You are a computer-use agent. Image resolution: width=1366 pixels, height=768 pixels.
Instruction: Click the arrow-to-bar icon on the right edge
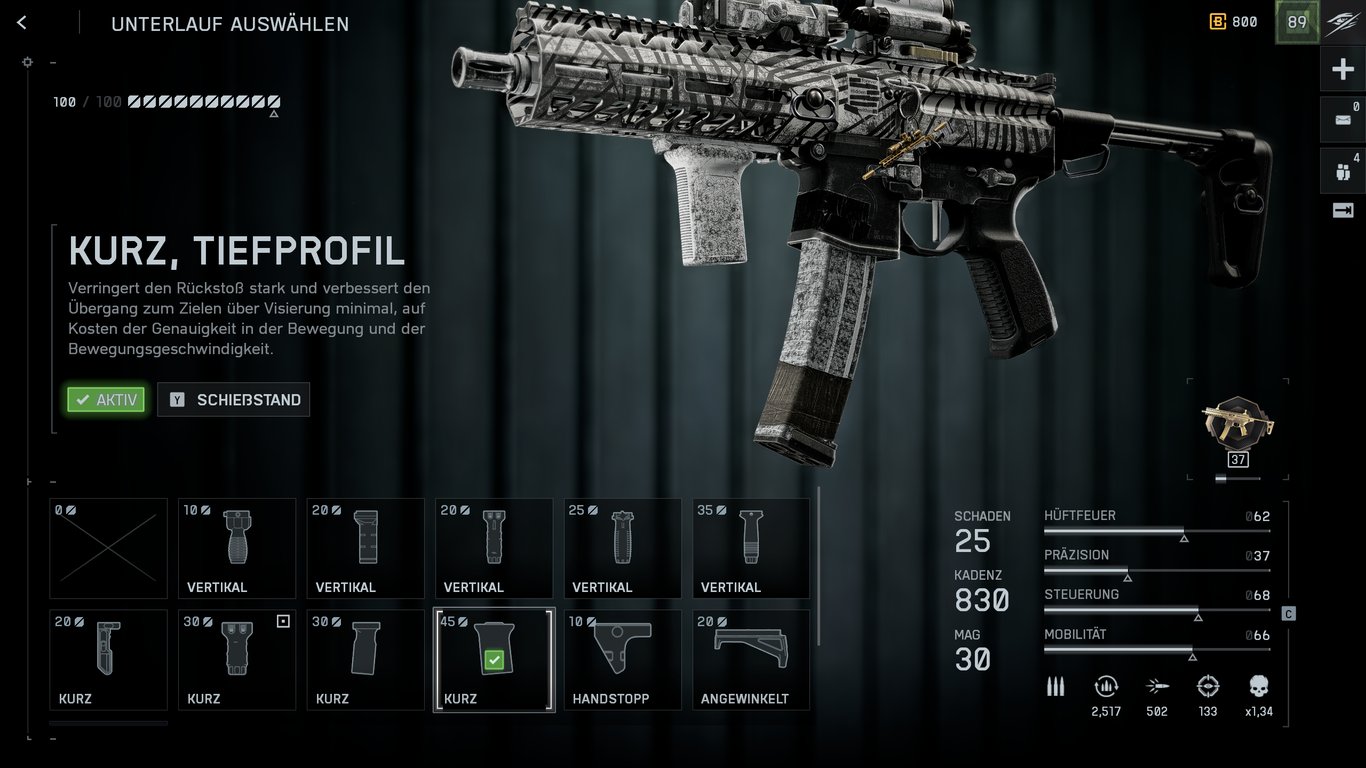click(x=1342, y=210)
